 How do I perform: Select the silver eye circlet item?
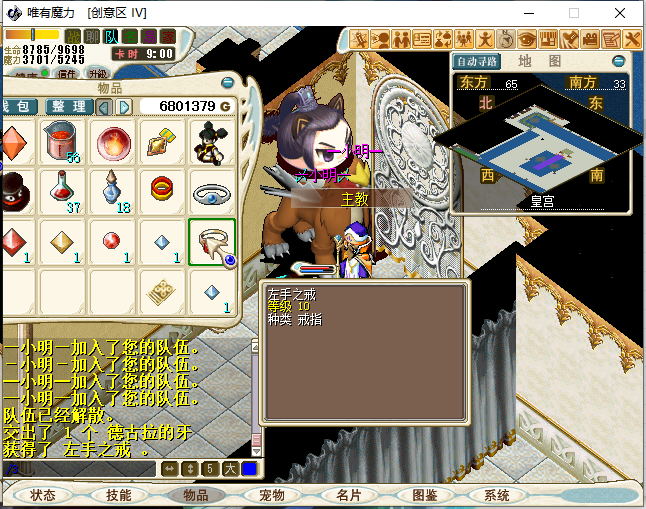point(211,191)
